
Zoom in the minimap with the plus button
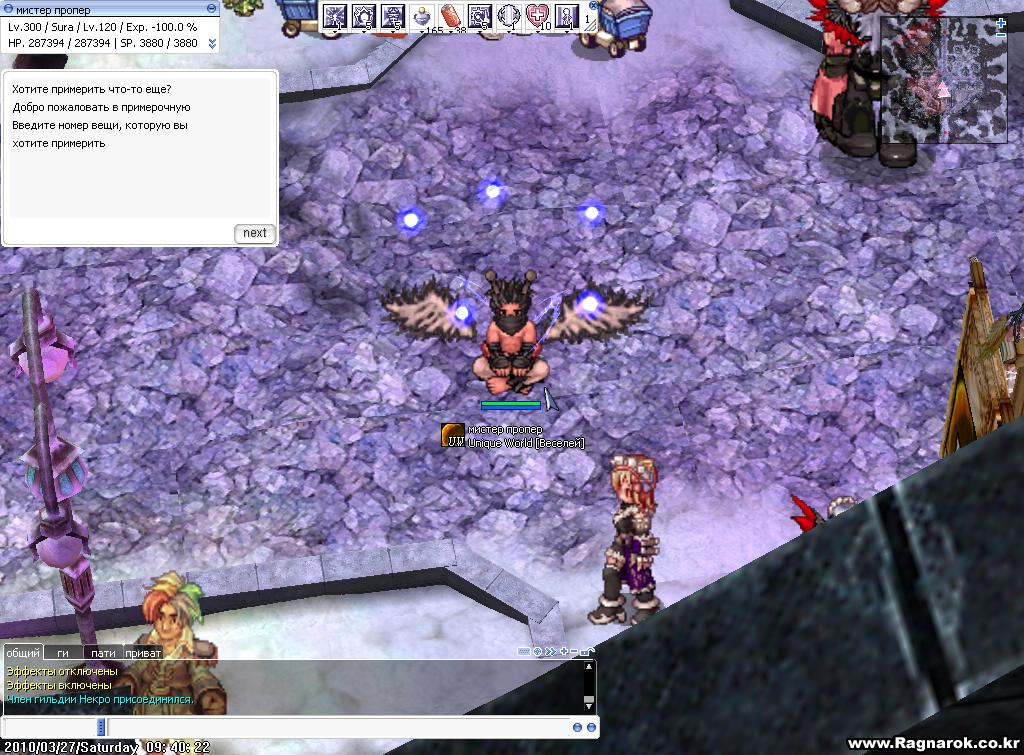(x=1001, y=22)
